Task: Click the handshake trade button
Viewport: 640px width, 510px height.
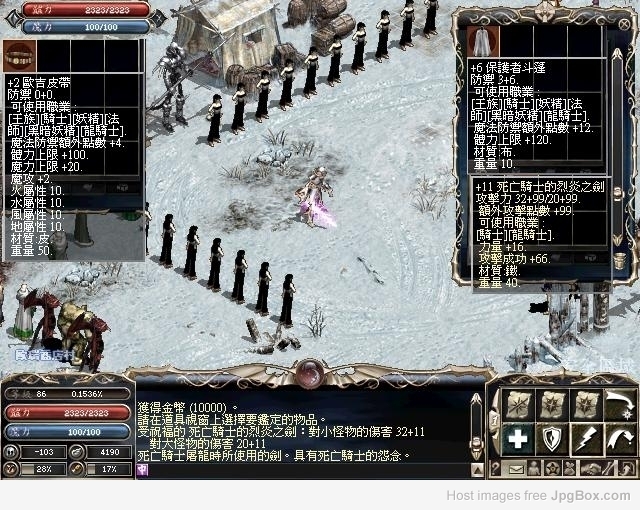Action: click(594, 468)
